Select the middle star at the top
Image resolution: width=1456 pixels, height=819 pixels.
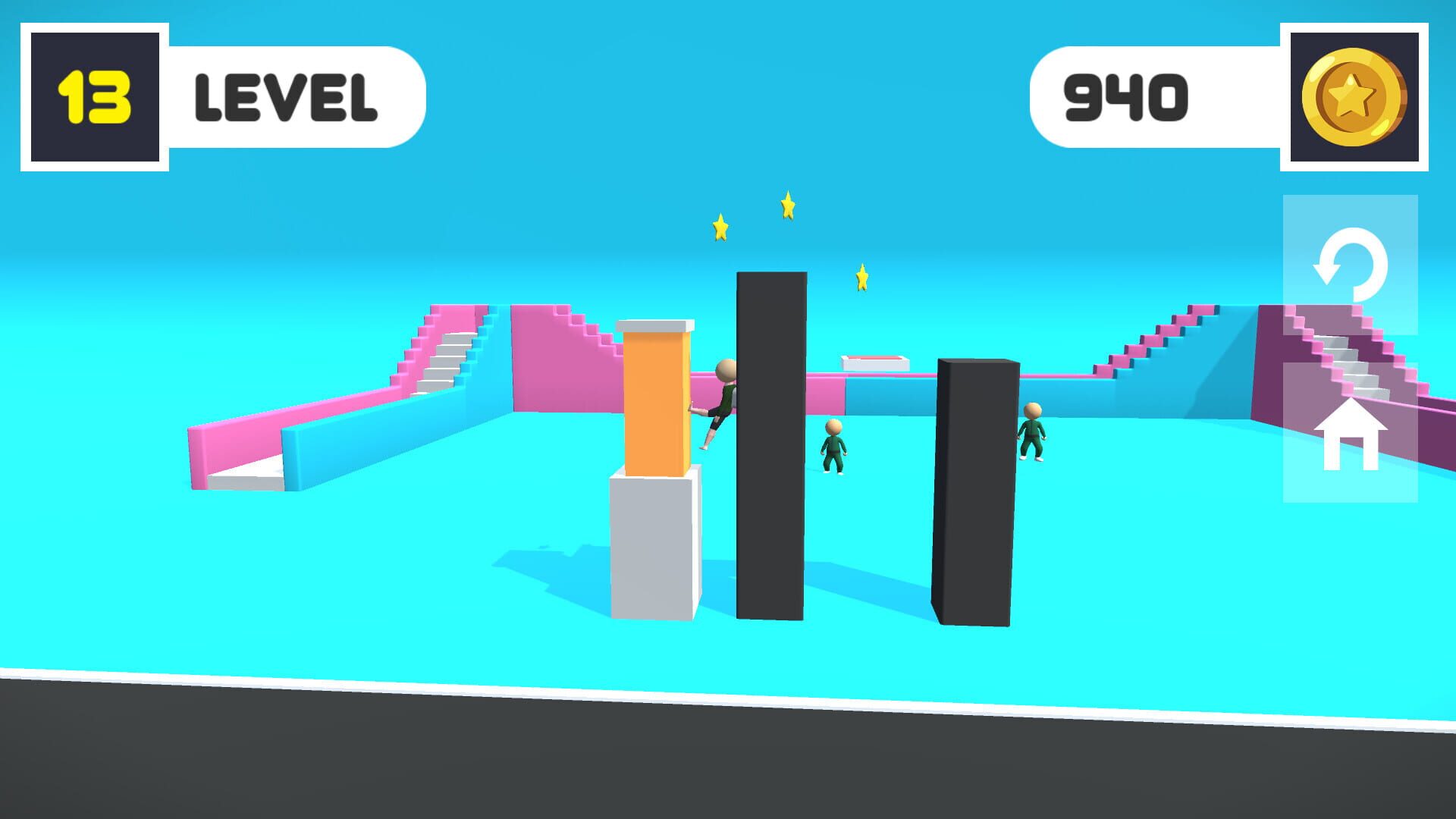(787, 206)
